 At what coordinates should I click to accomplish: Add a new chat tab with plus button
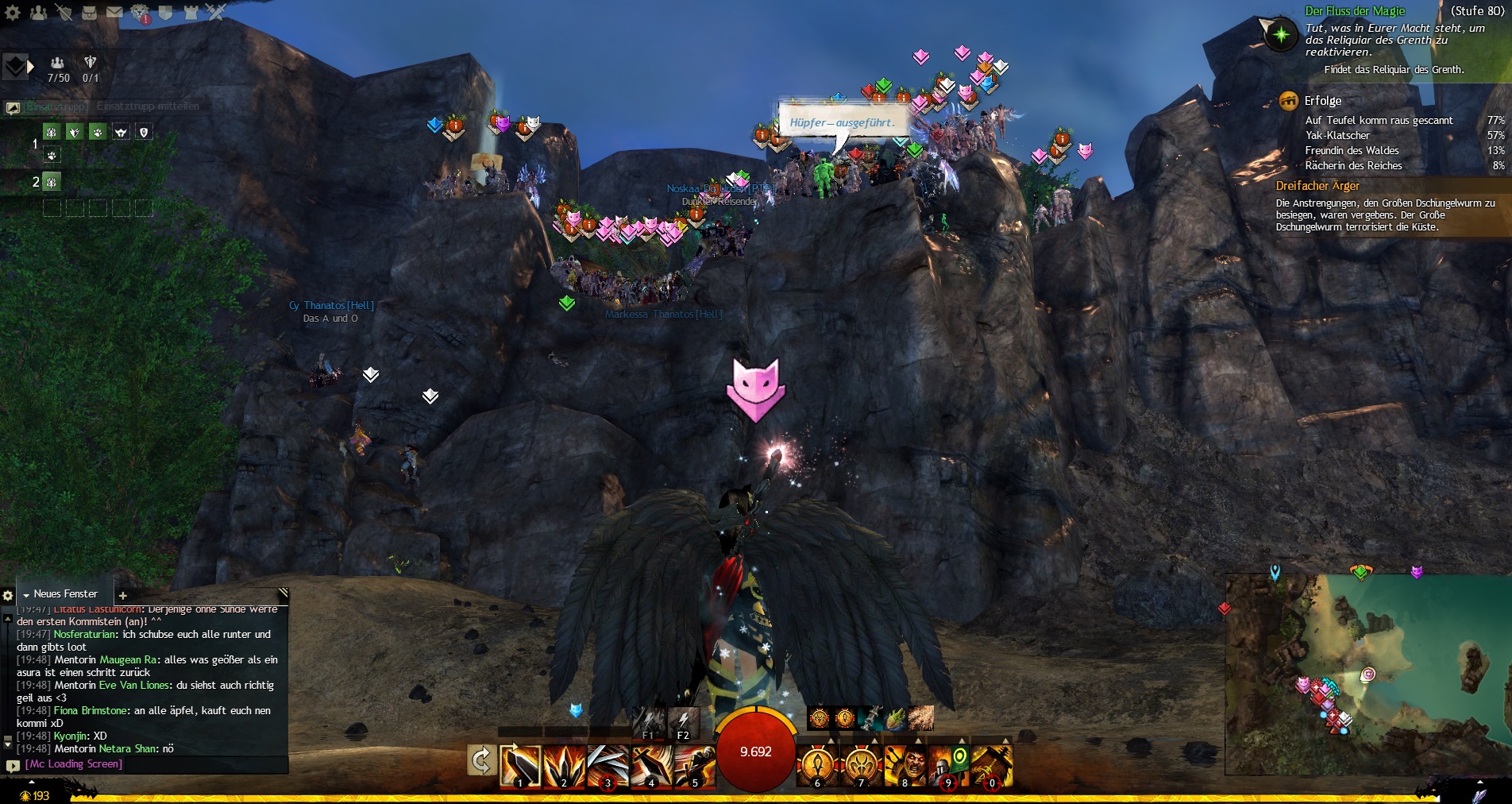[x=123, y=595]
